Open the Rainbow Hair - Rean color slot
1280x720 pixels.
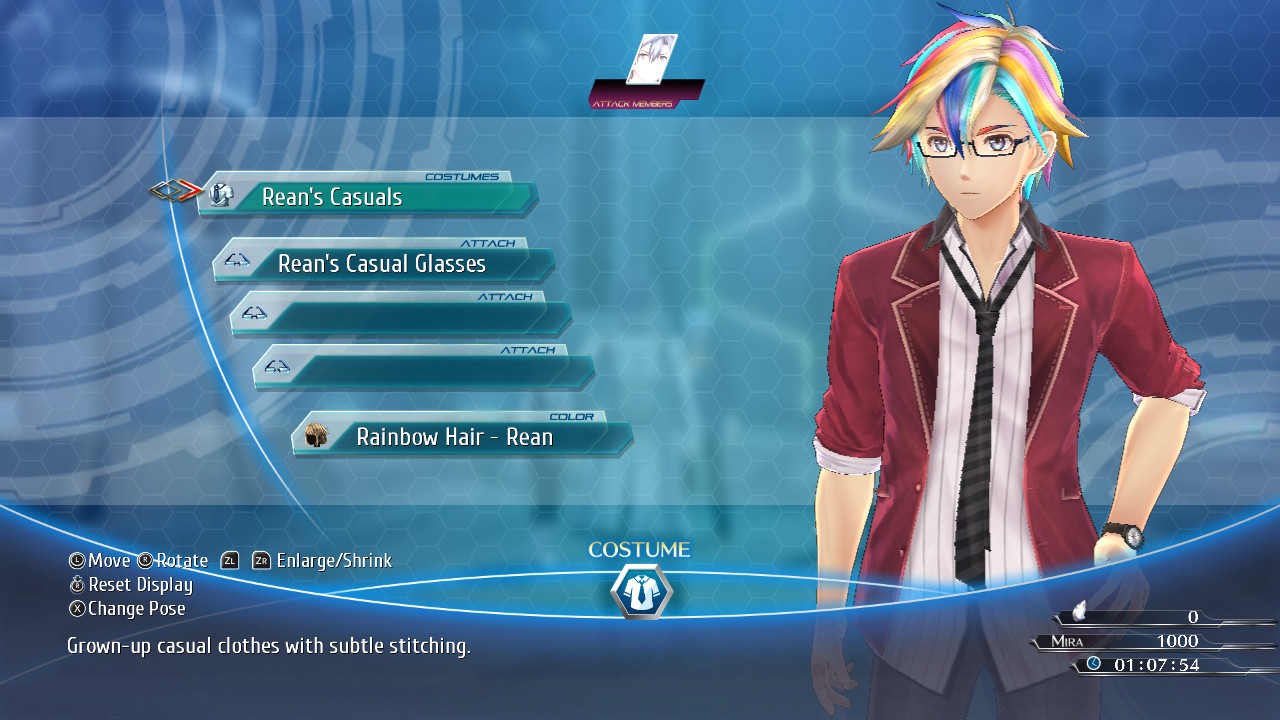[462, 437]
